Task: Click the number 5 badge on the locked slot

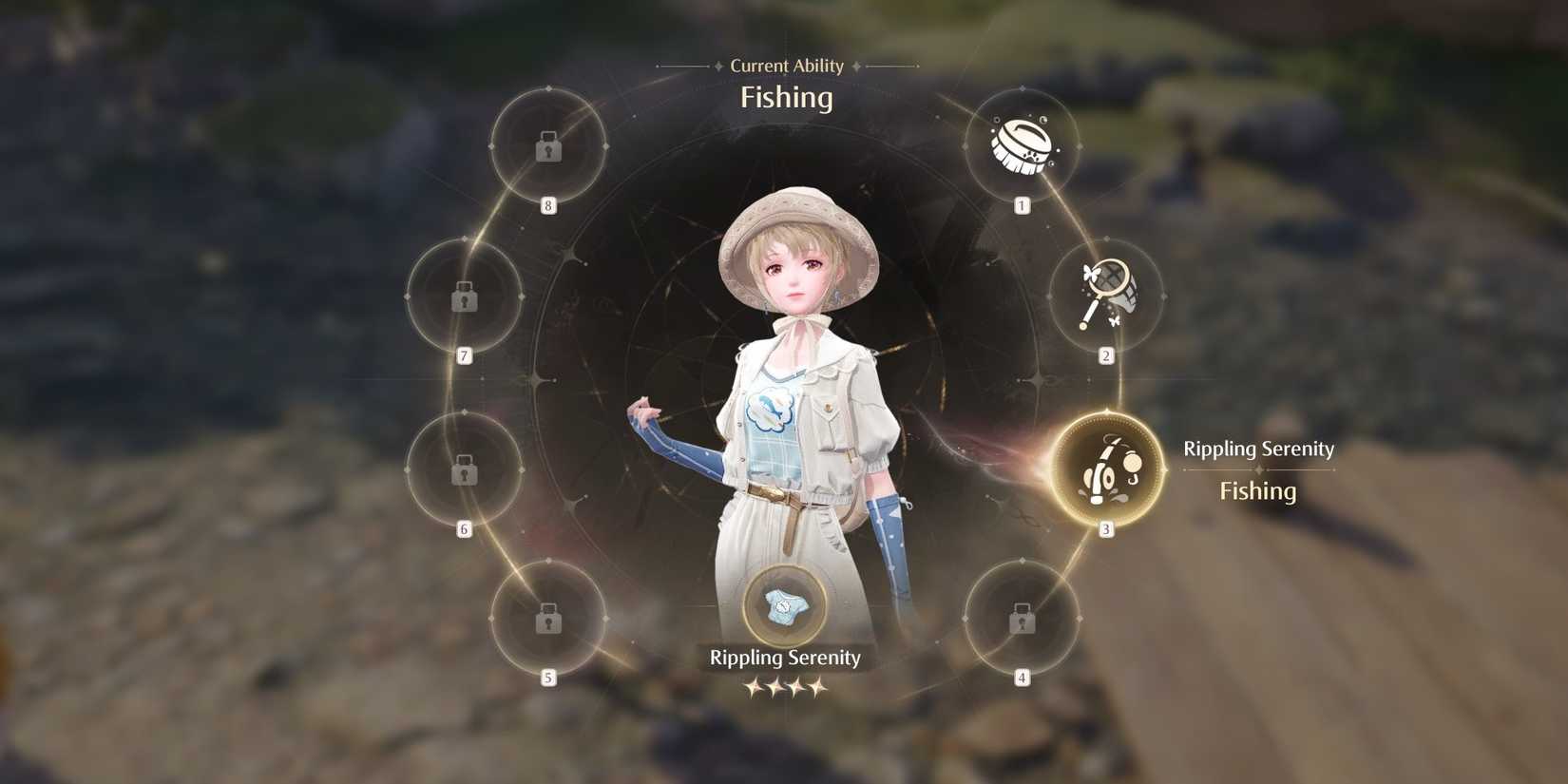Action: (548, 678)
